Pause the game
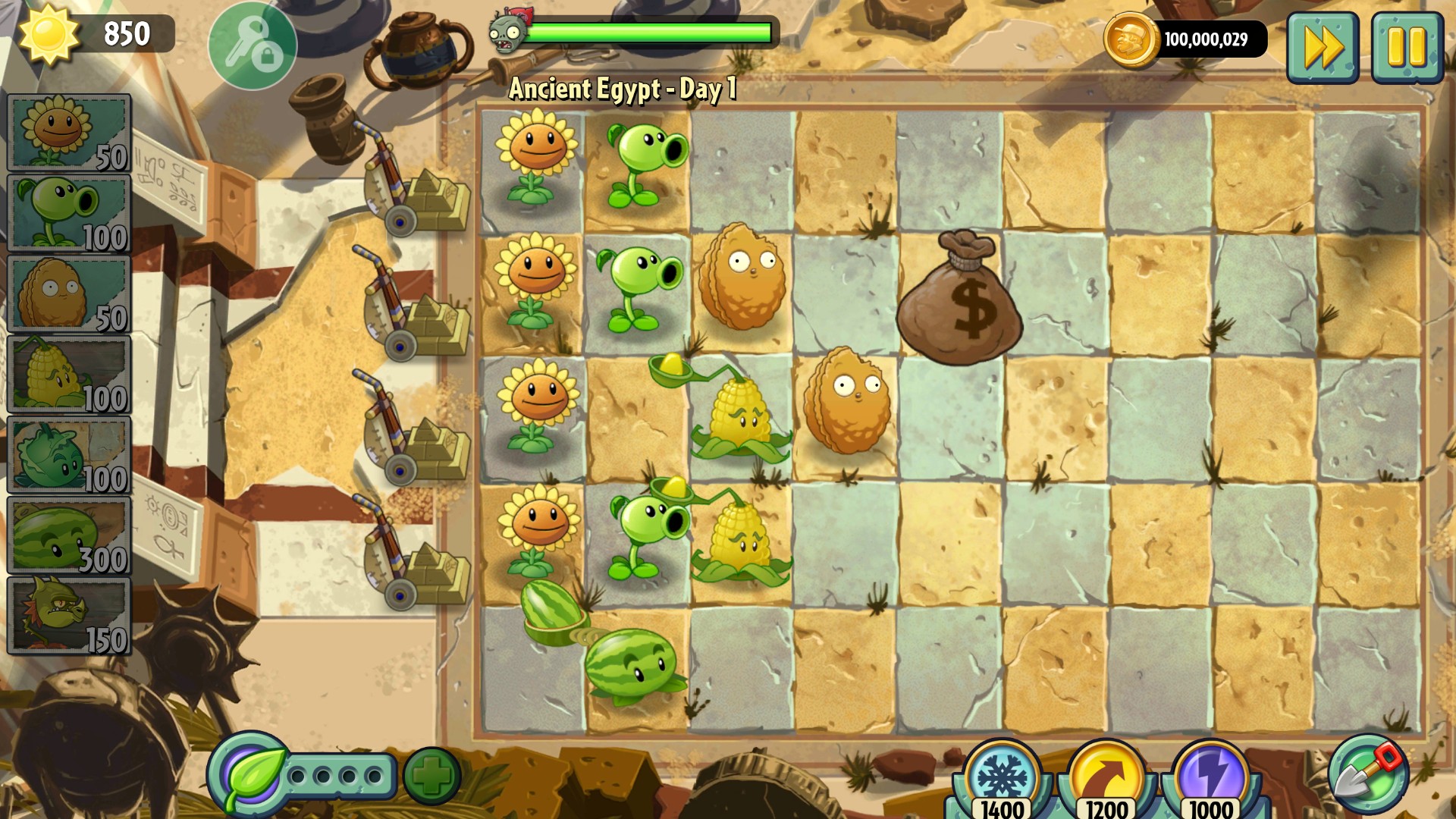 pos(1407,47)
